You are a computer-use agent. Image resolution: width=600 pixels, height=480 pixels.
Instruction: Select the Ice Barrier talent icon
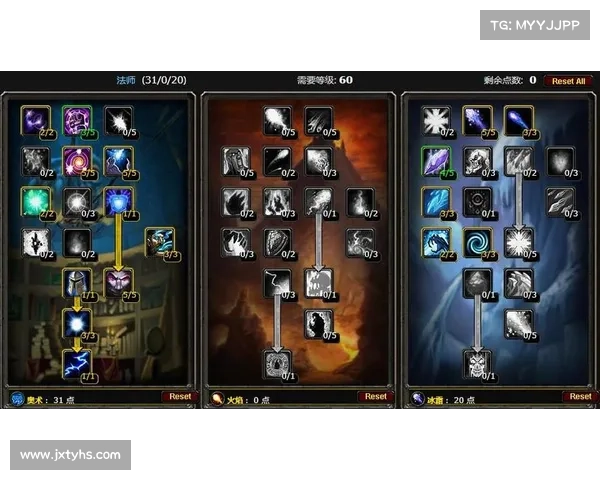[x=477, y=363]
